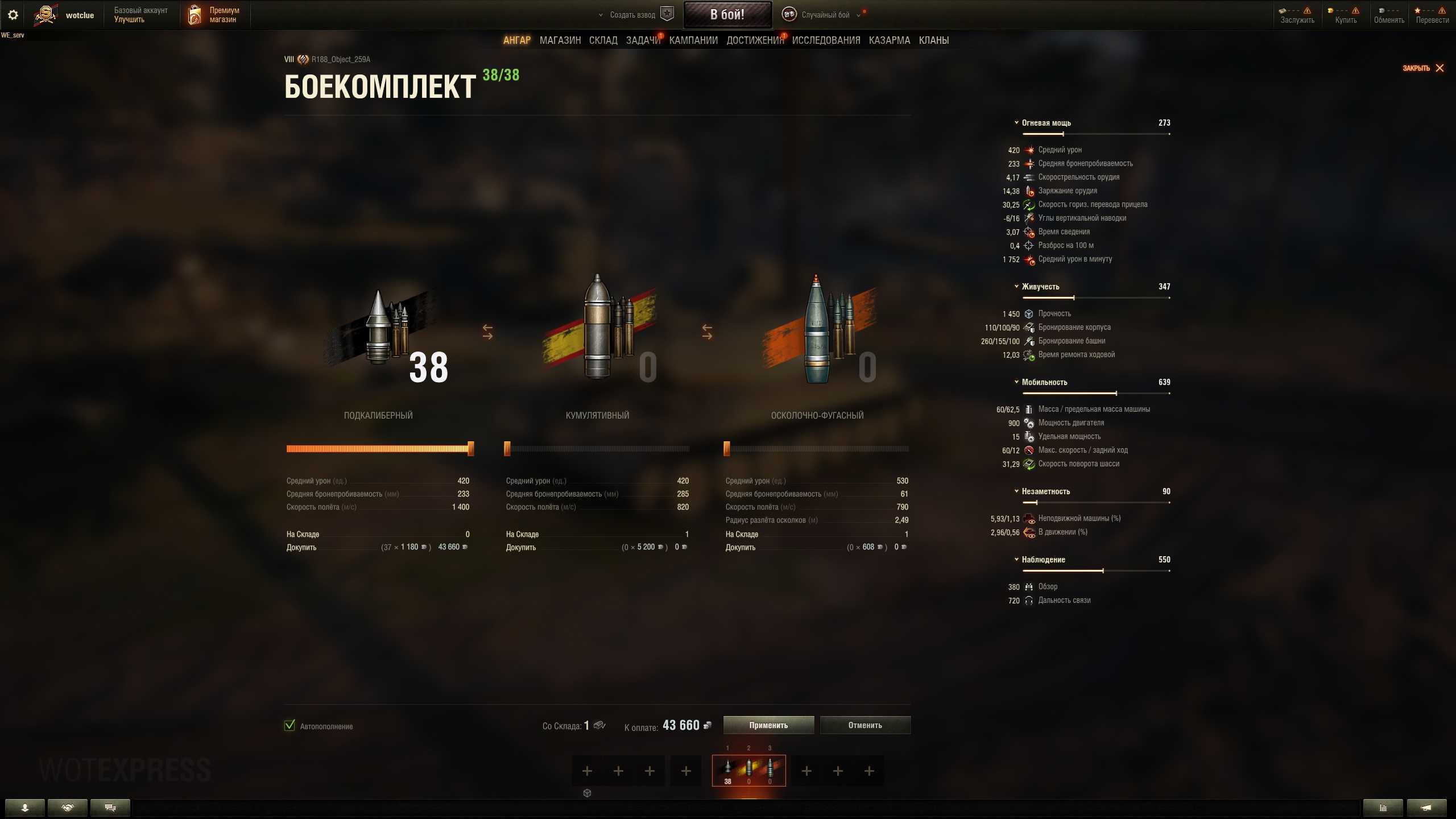Viewport: 1456px width, 819px height.
Task: Toggle the Автопополнение checkbox
Action: 290,725
